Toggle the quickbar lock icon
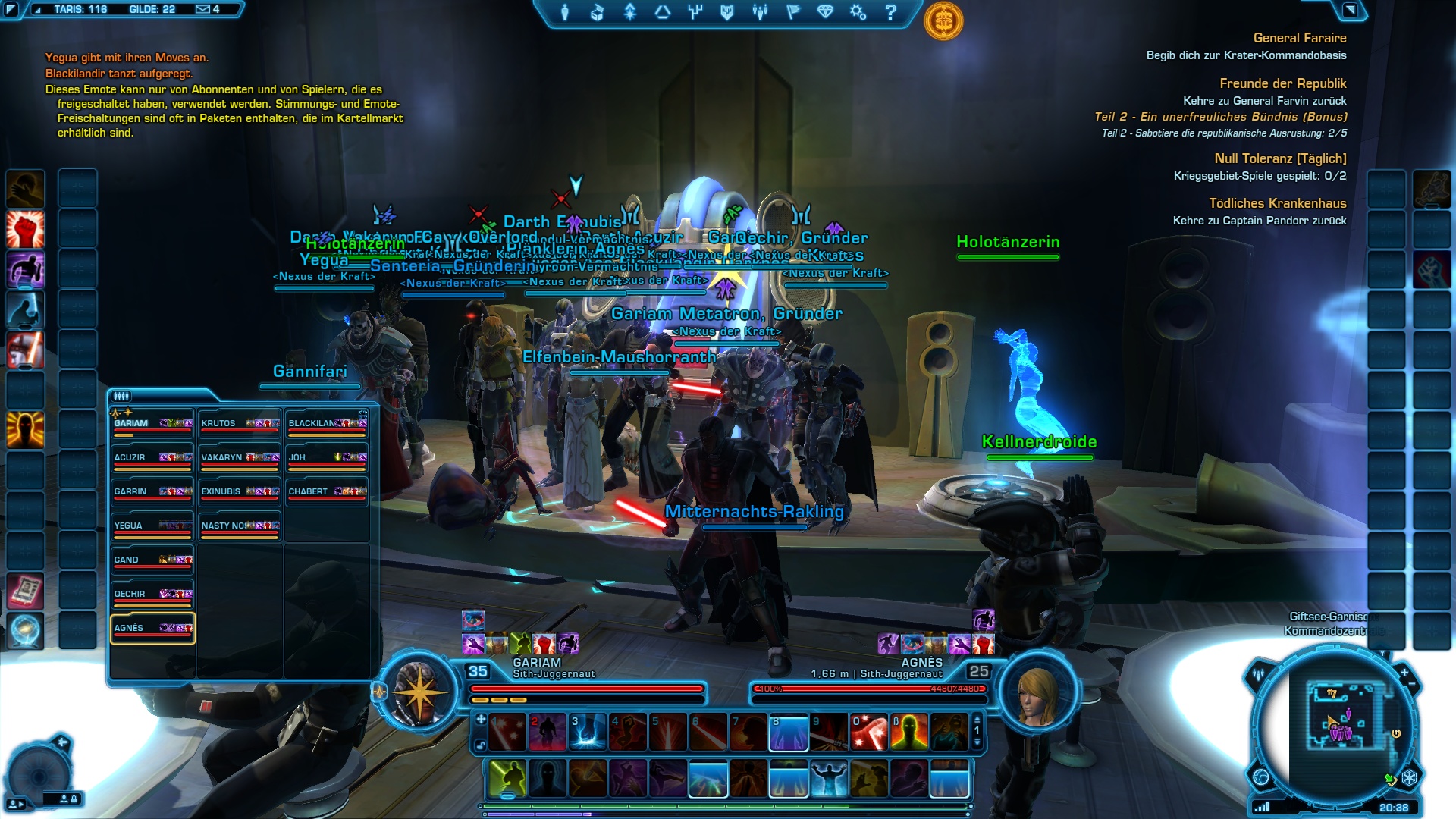The height and width of the screenshot is (819, 1456). click(481, 745)
